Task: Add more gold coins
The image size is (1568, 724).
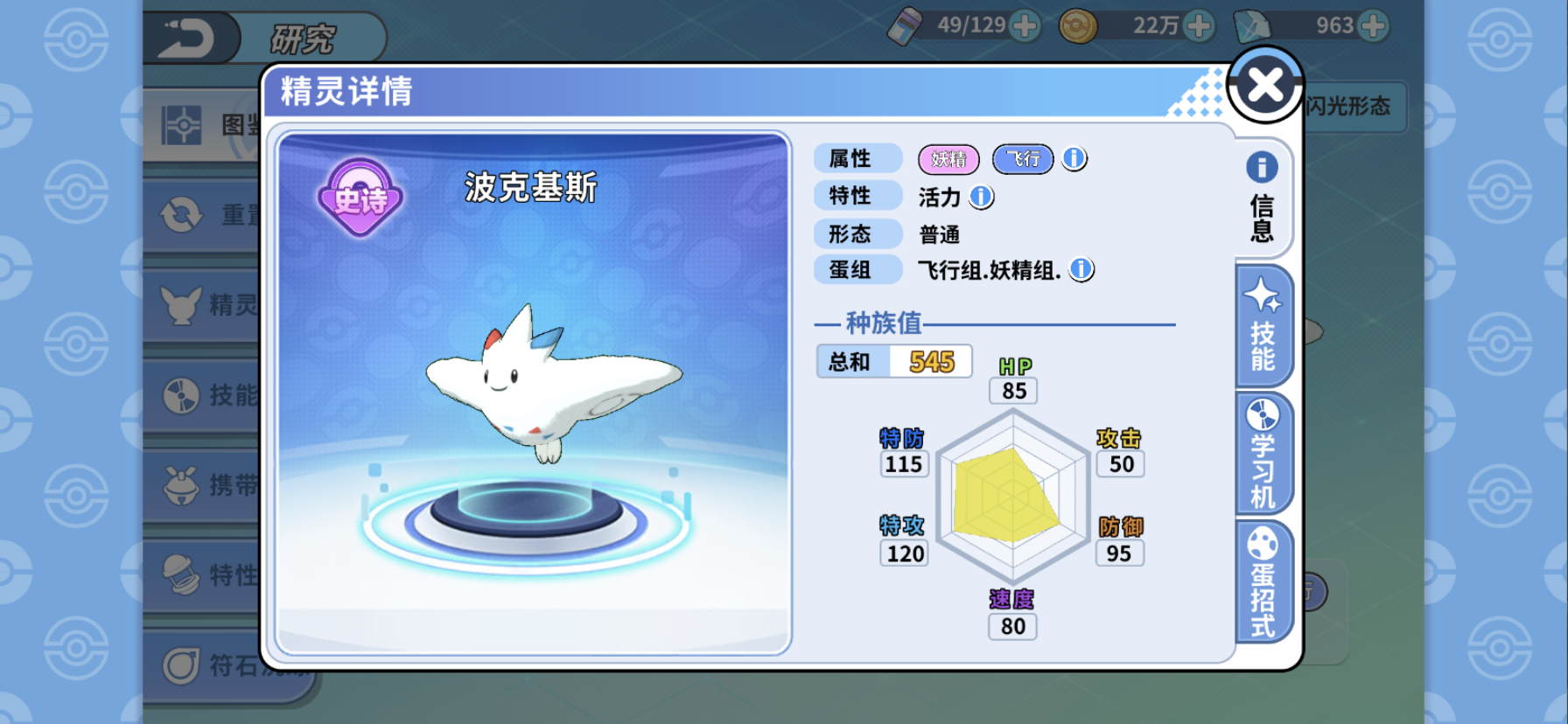Action: 1199,26
